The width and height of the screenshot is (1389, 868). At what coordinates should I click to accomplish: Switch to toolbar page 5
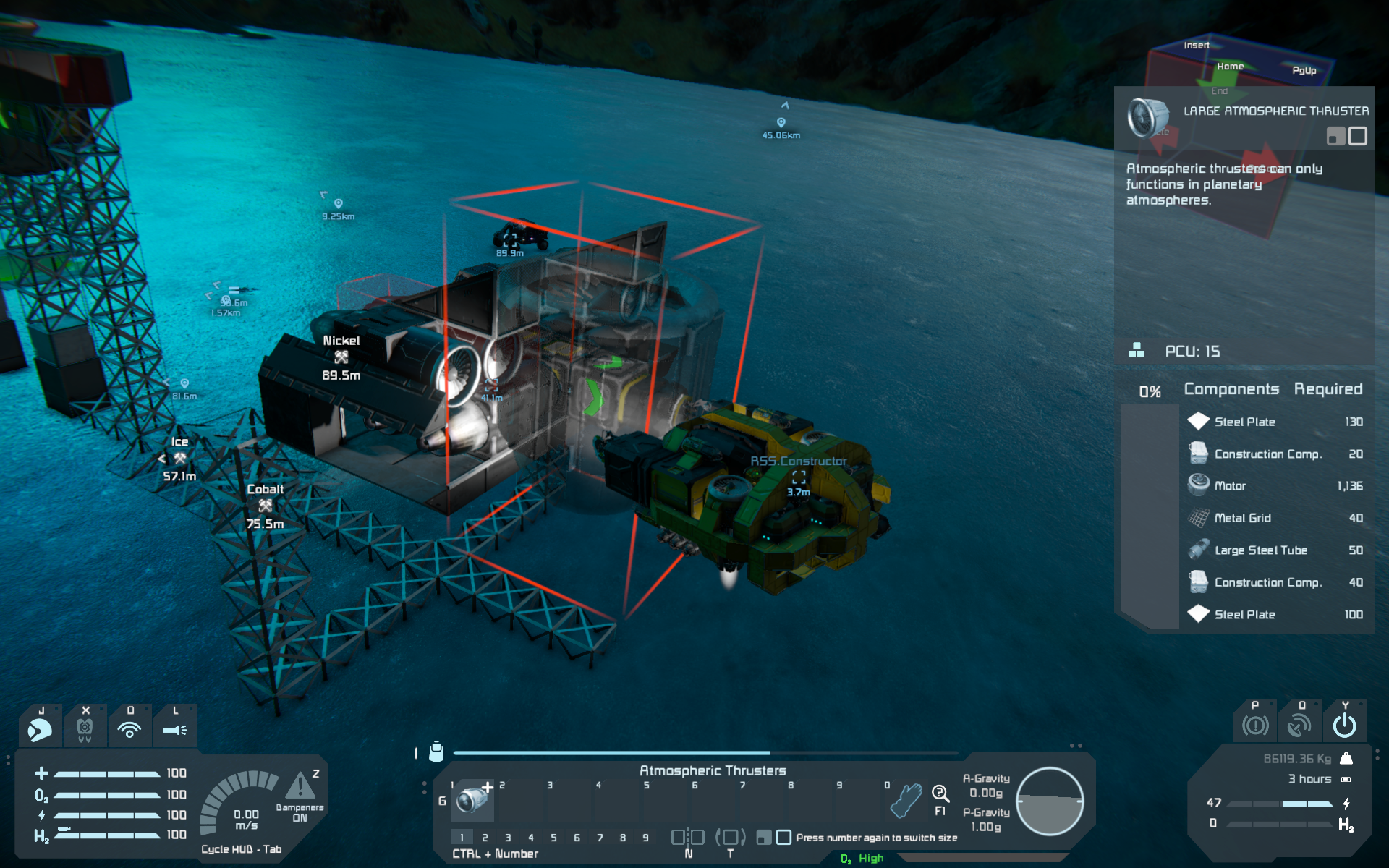pyautogui.click(x=553, y=838)
